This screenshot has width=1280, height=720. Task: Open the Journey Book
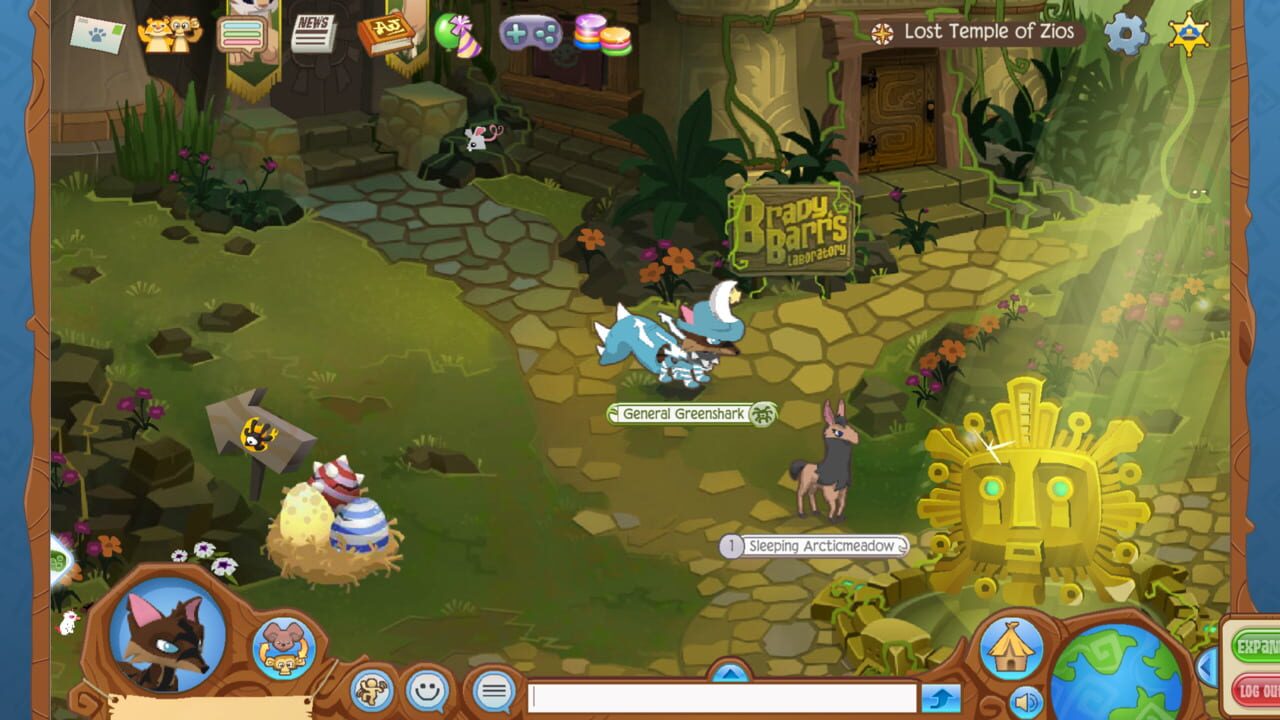tap(388, 33)
